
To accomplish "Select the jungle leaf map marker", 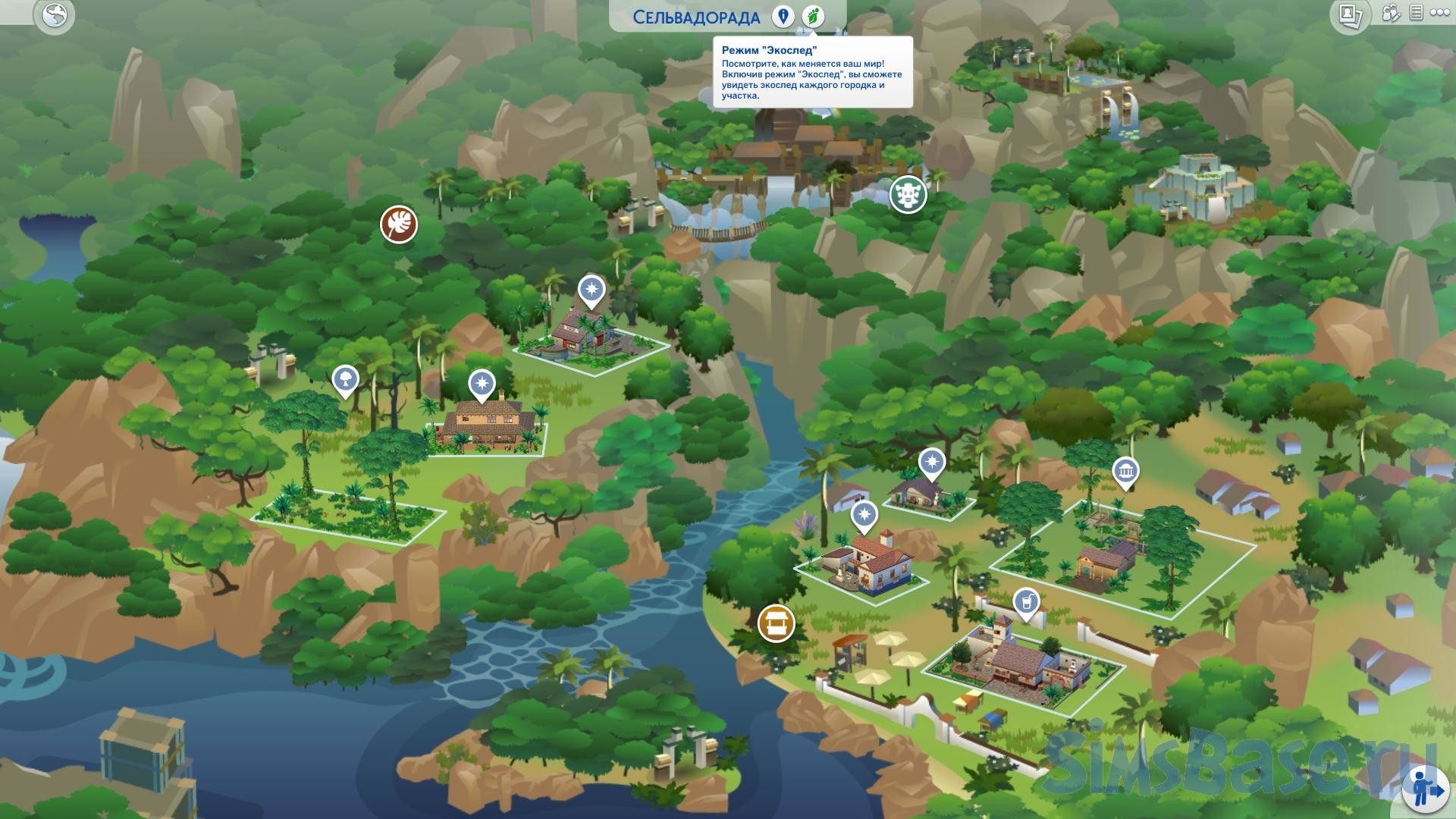I will (x=399, y=224).
